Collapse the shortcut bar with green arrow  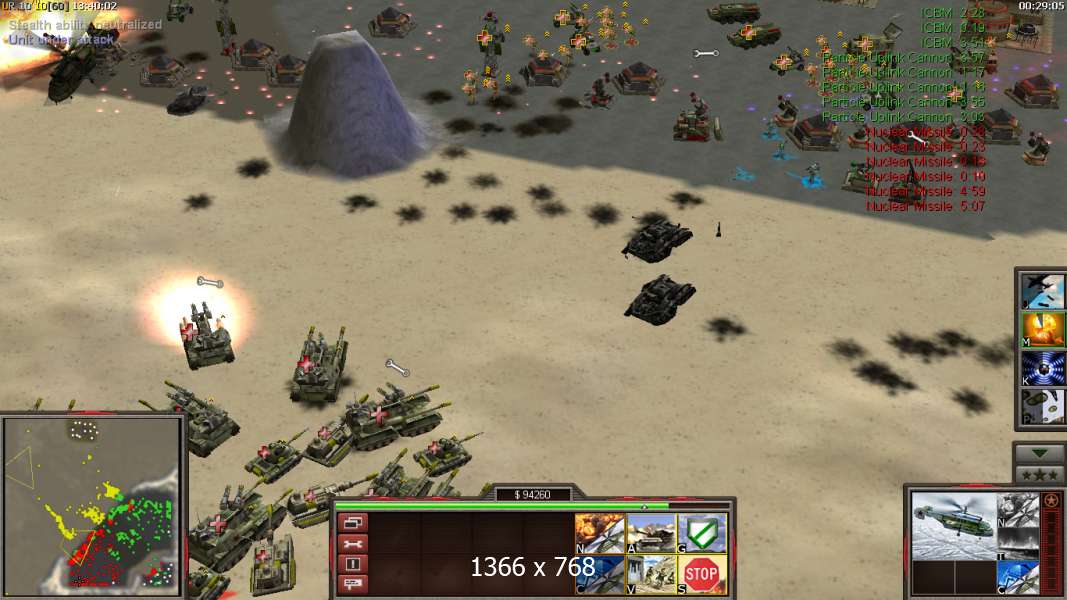coord(1039,453)
